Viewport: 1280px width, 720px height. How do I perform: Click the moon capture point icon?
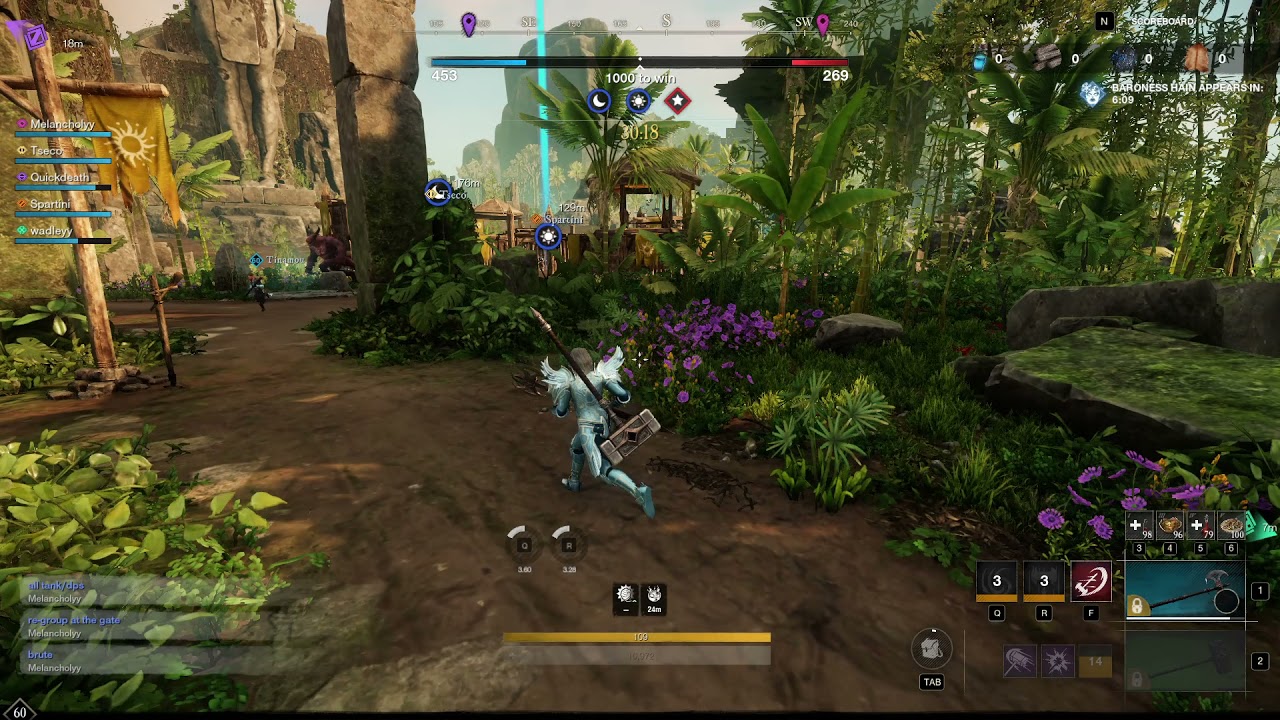tap(599, 101)
